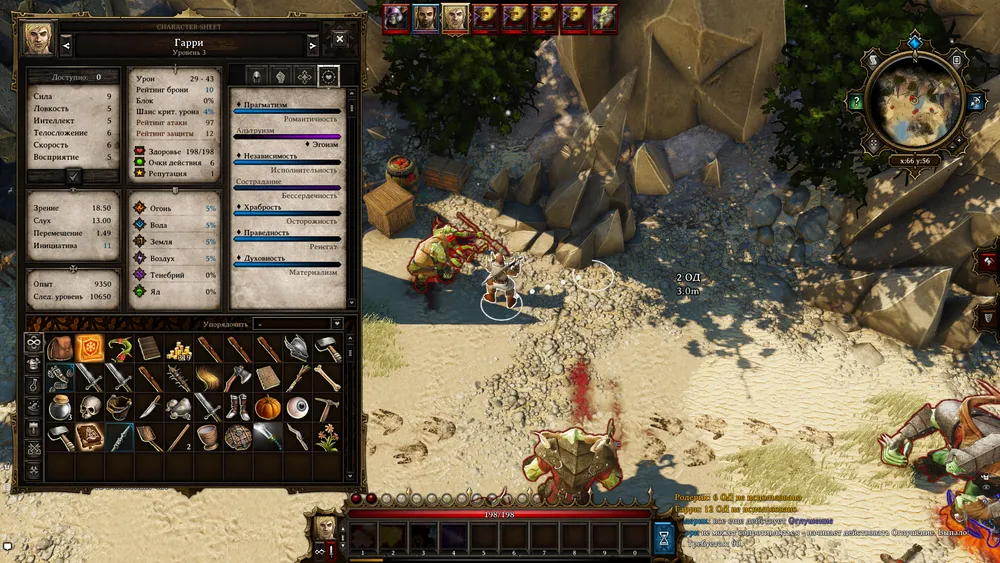Choose the skull in the inventory

(90, 407)
